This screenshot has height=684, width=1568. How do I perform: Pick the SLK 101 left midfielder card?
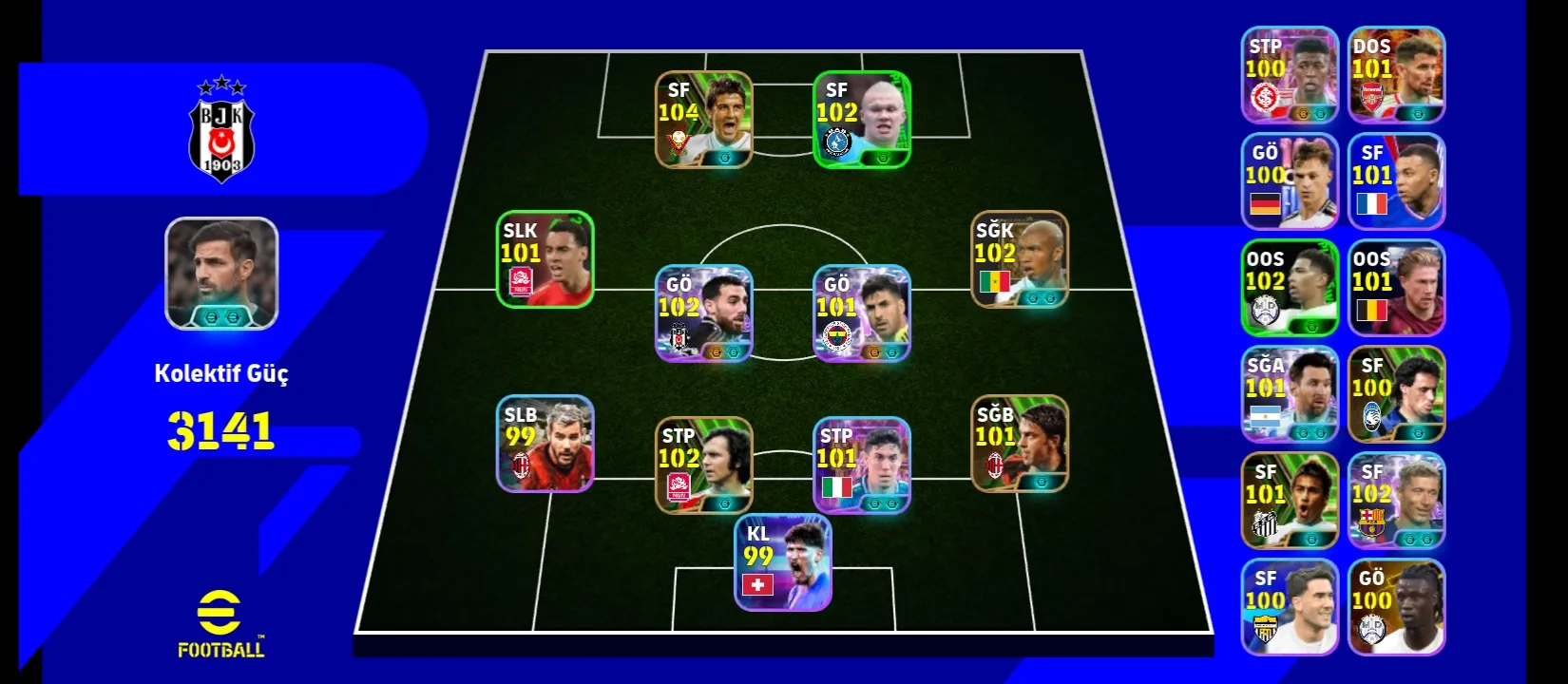coord(545,259)
